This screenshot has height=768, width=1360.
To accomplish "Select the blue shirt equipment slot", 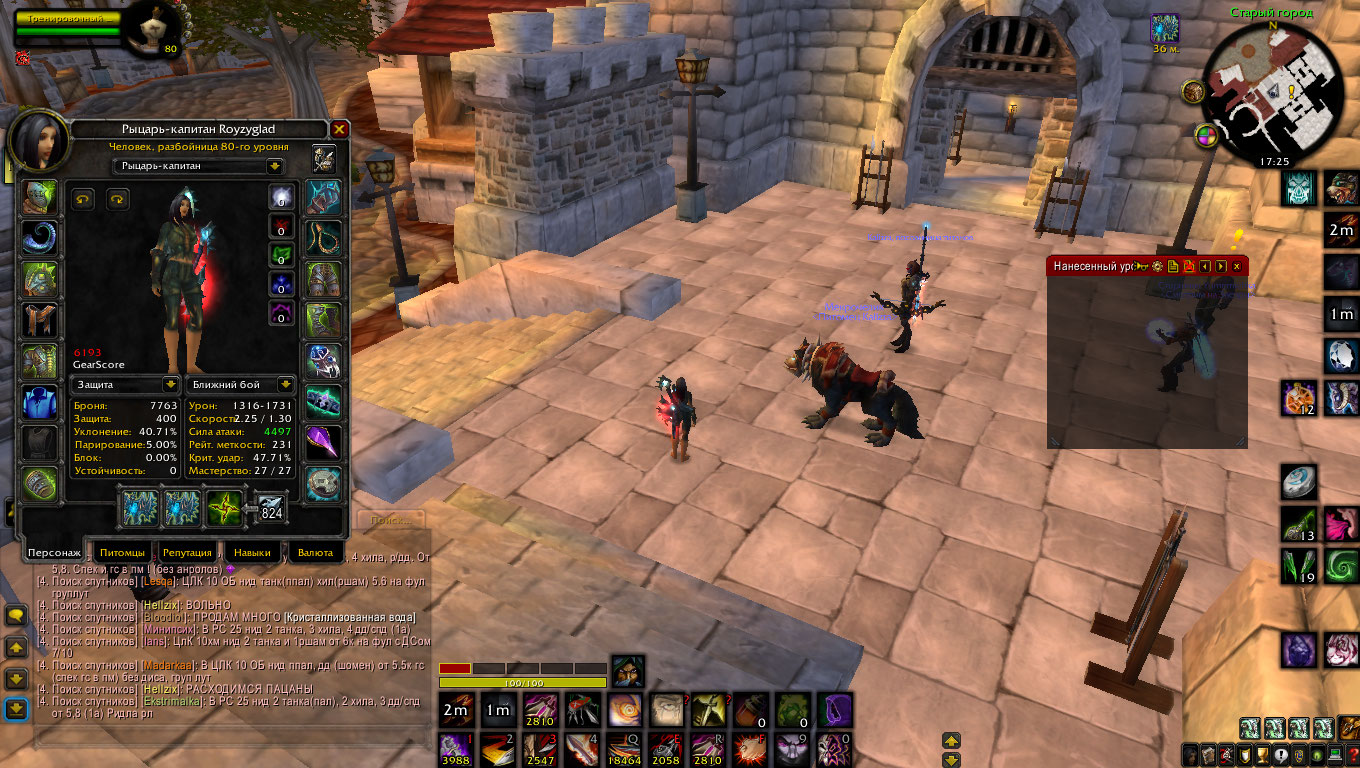I will point(40,402).
